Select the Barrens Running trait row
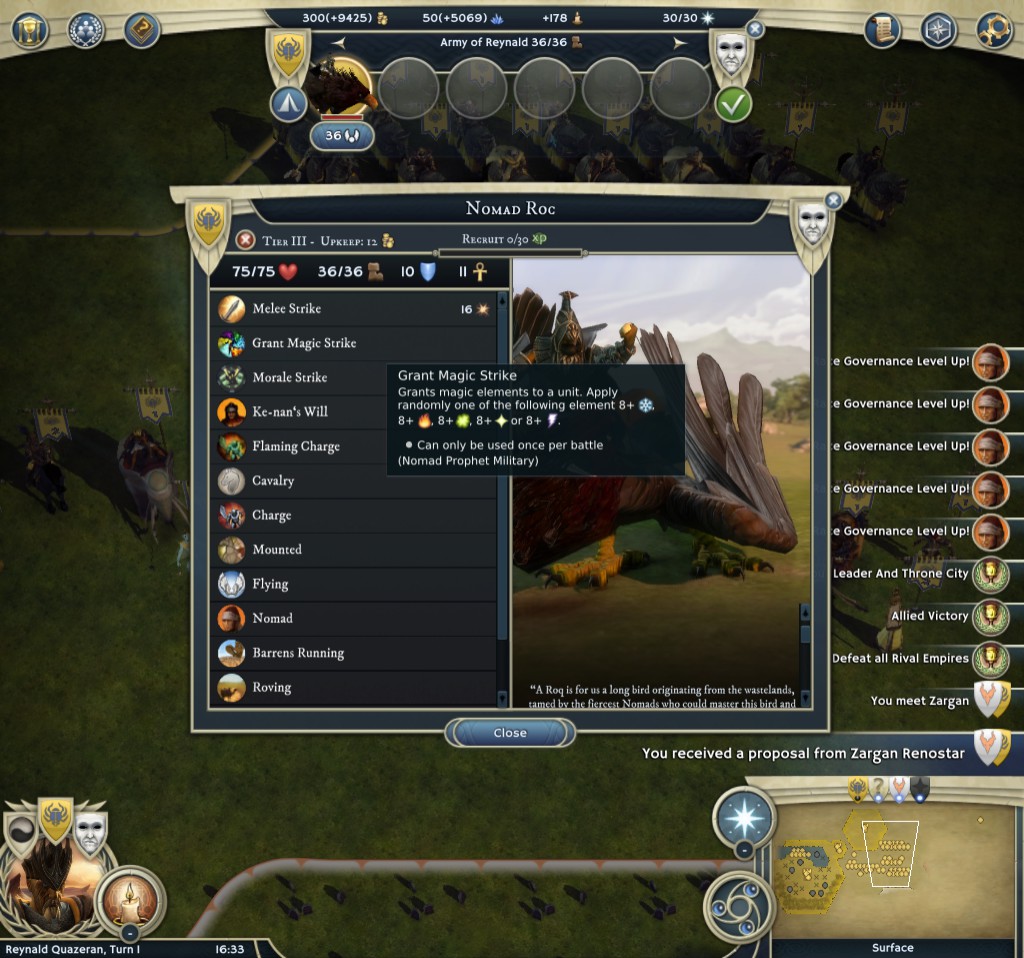 point(353,653)
